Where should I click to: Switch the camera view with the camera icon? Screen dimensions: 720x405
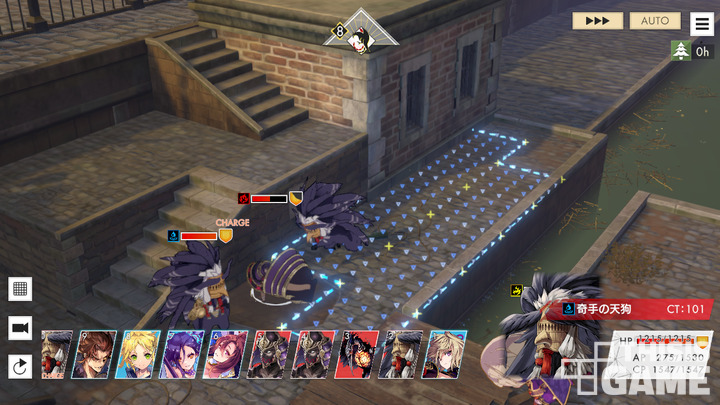[20, 328]
